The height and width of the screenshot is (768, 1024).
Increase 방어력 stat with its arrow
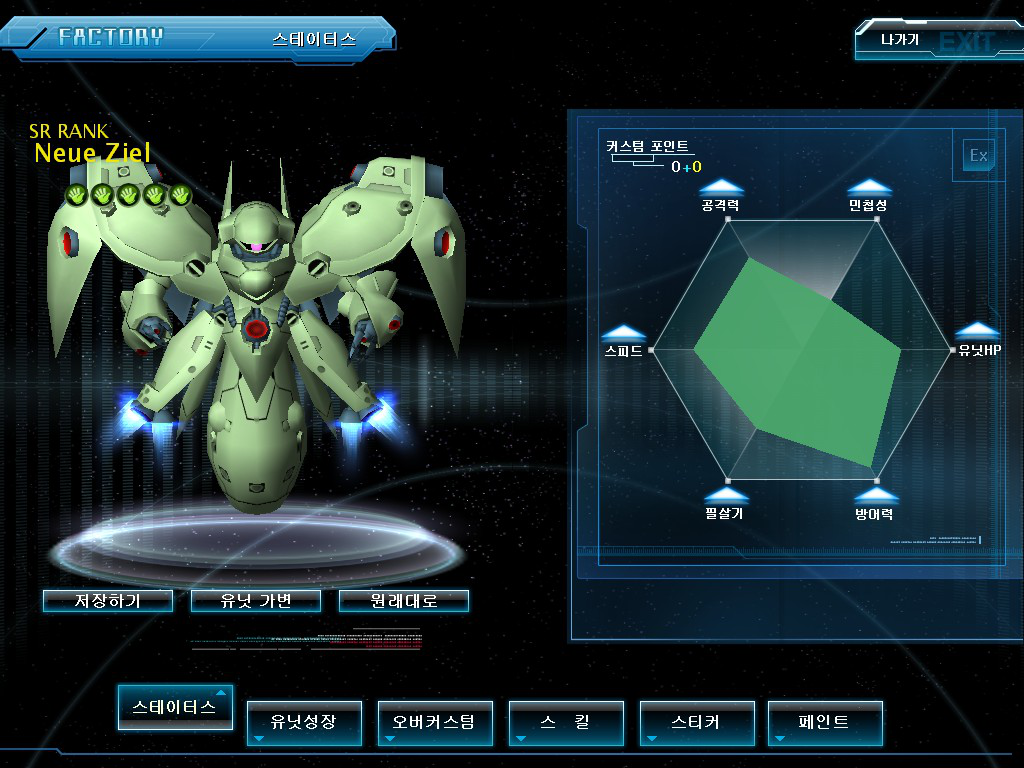point(875,495)
